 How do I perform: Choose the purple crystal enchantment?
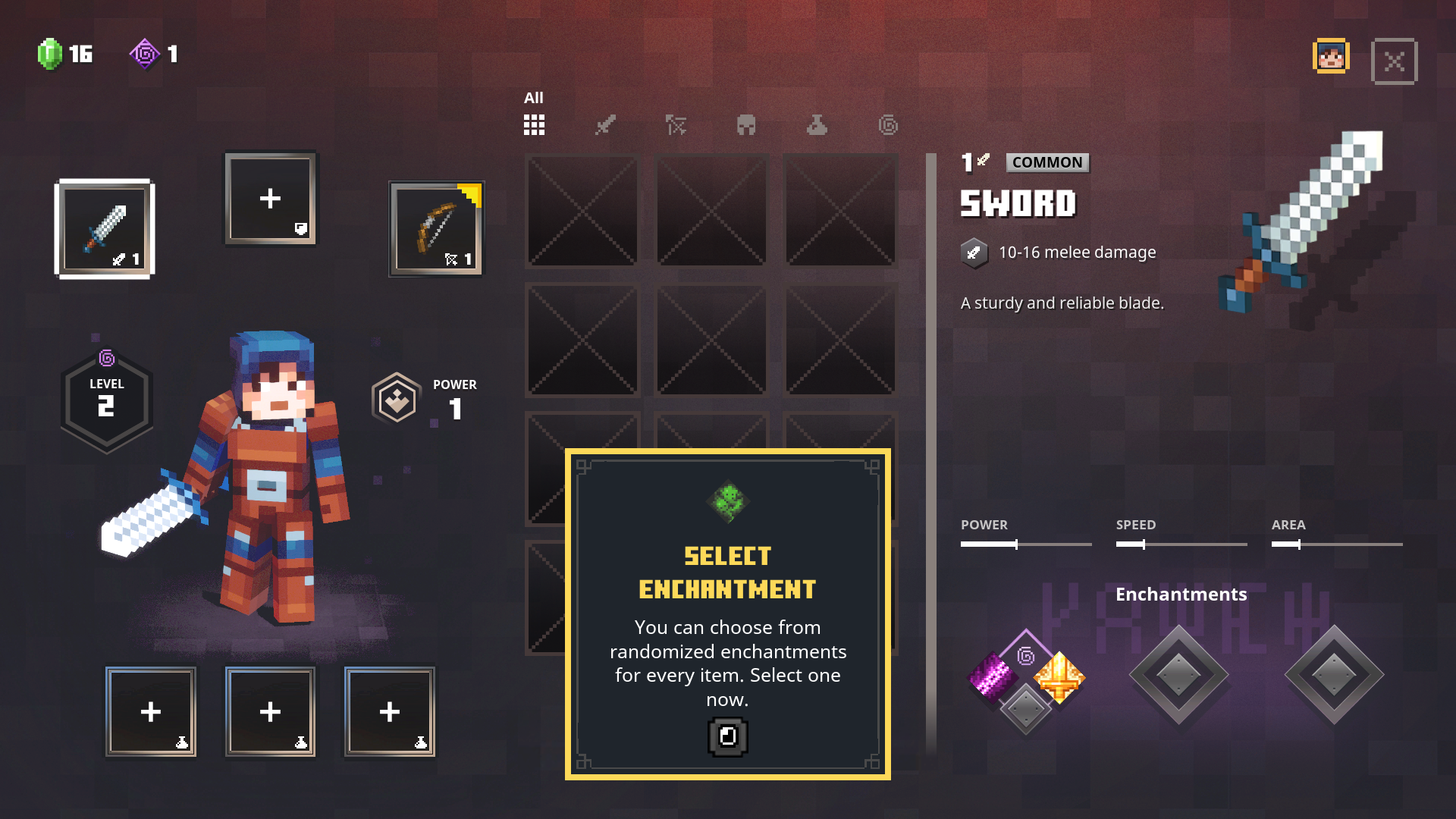993,676
